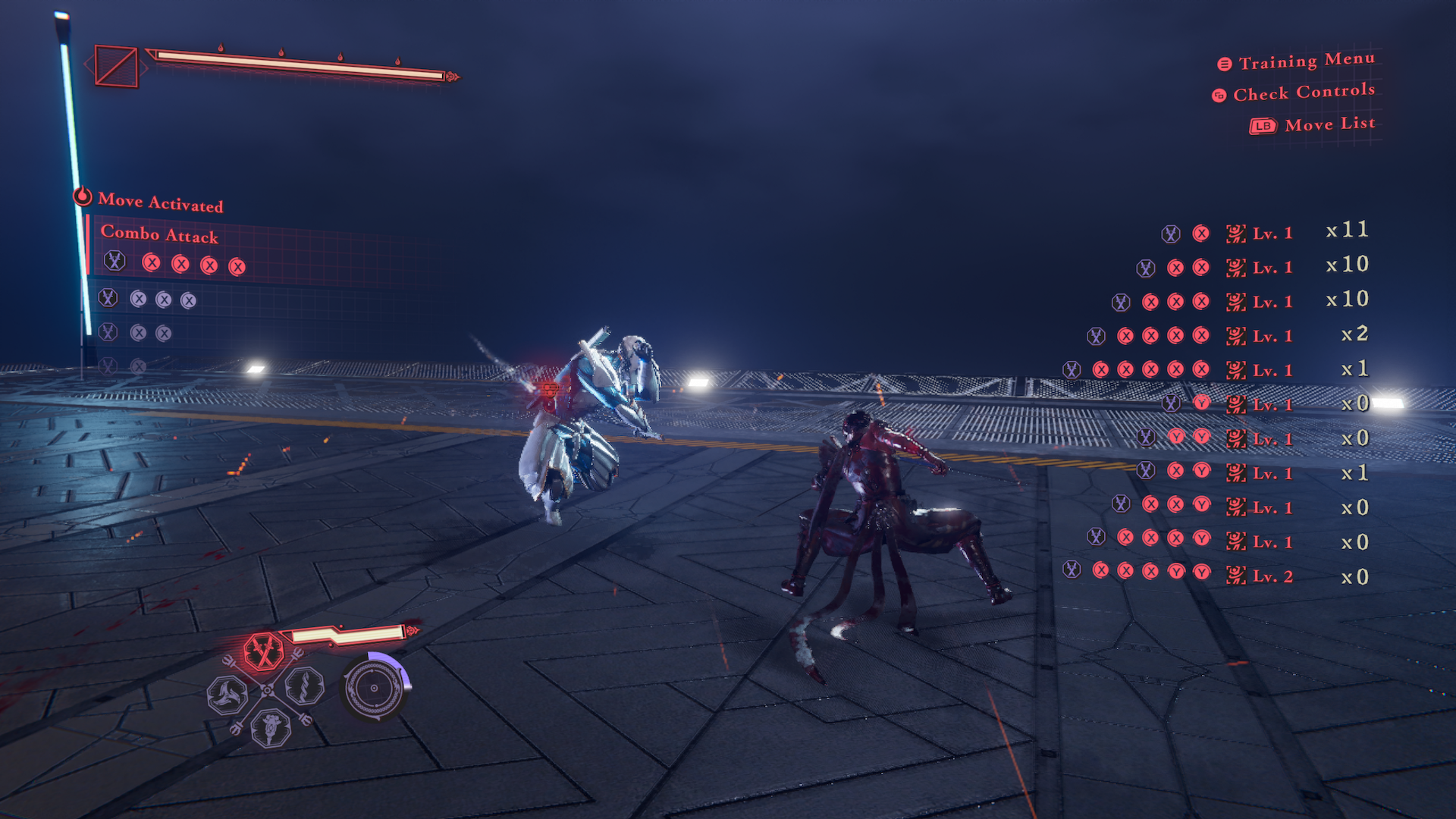Open the Move List
Screen dimensions: 1456x819
click(x=1328, y=124)
